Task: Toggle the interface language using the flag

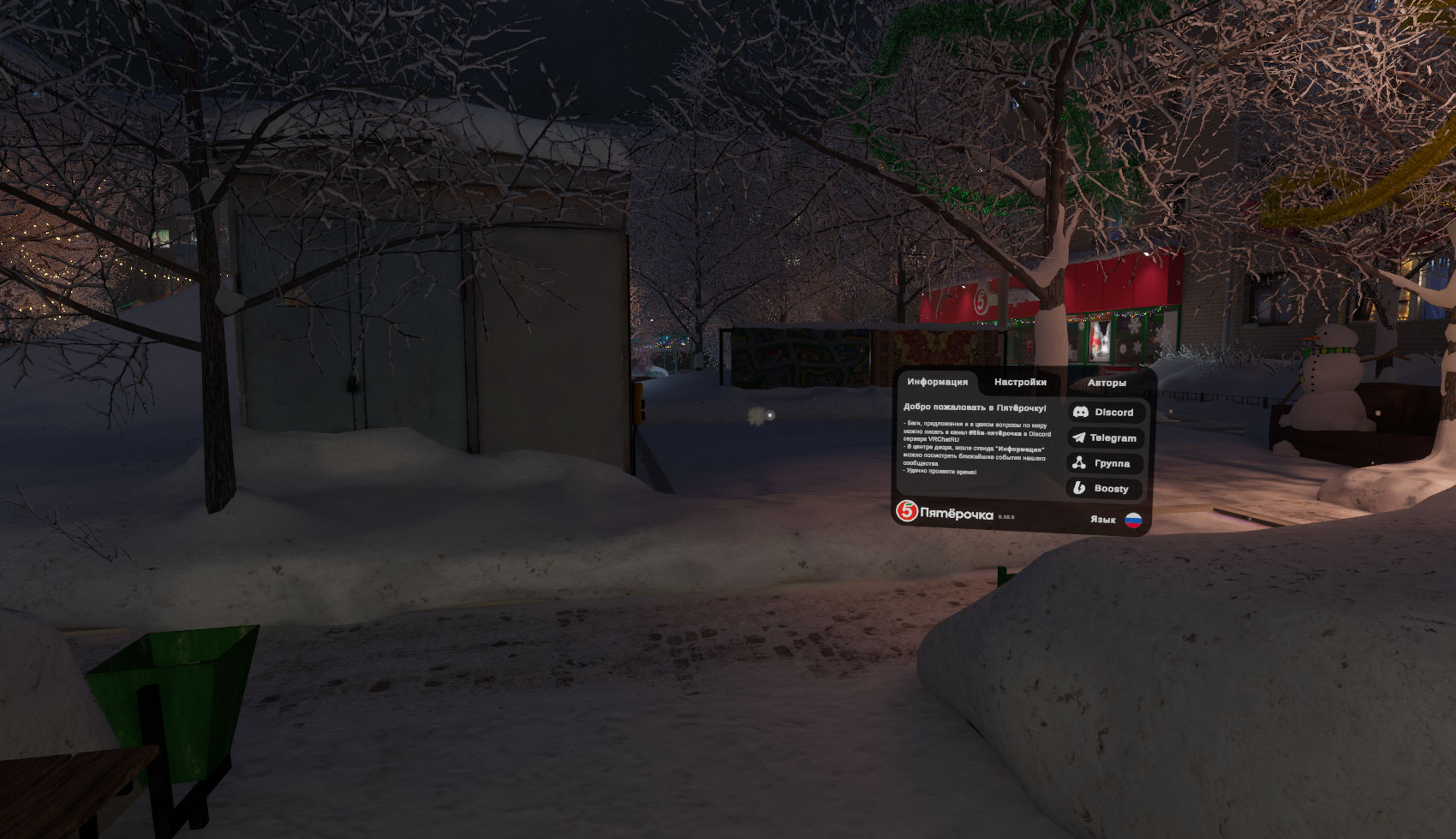Action: coord(1133,520)
